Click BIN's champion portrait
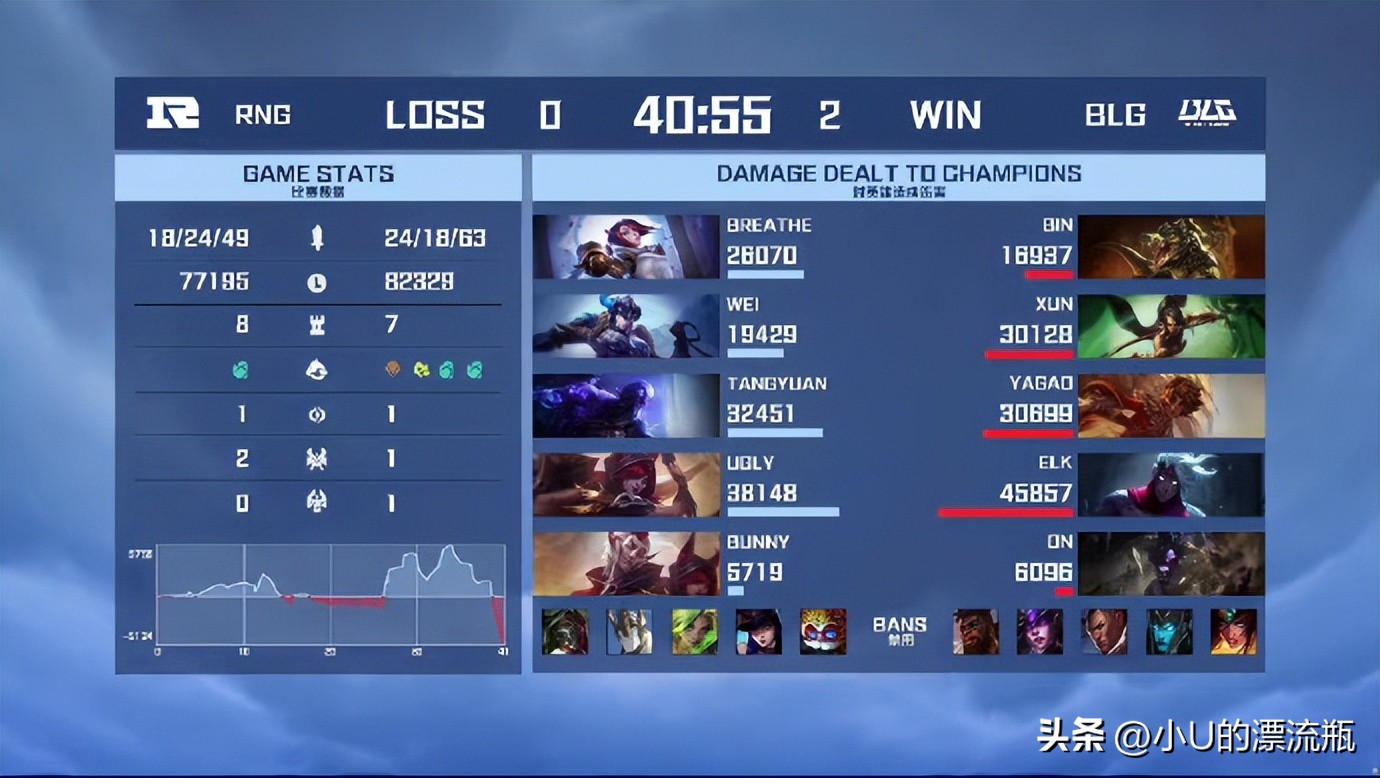Screen dimensions: 1380x778 (x=1171, y=247)
